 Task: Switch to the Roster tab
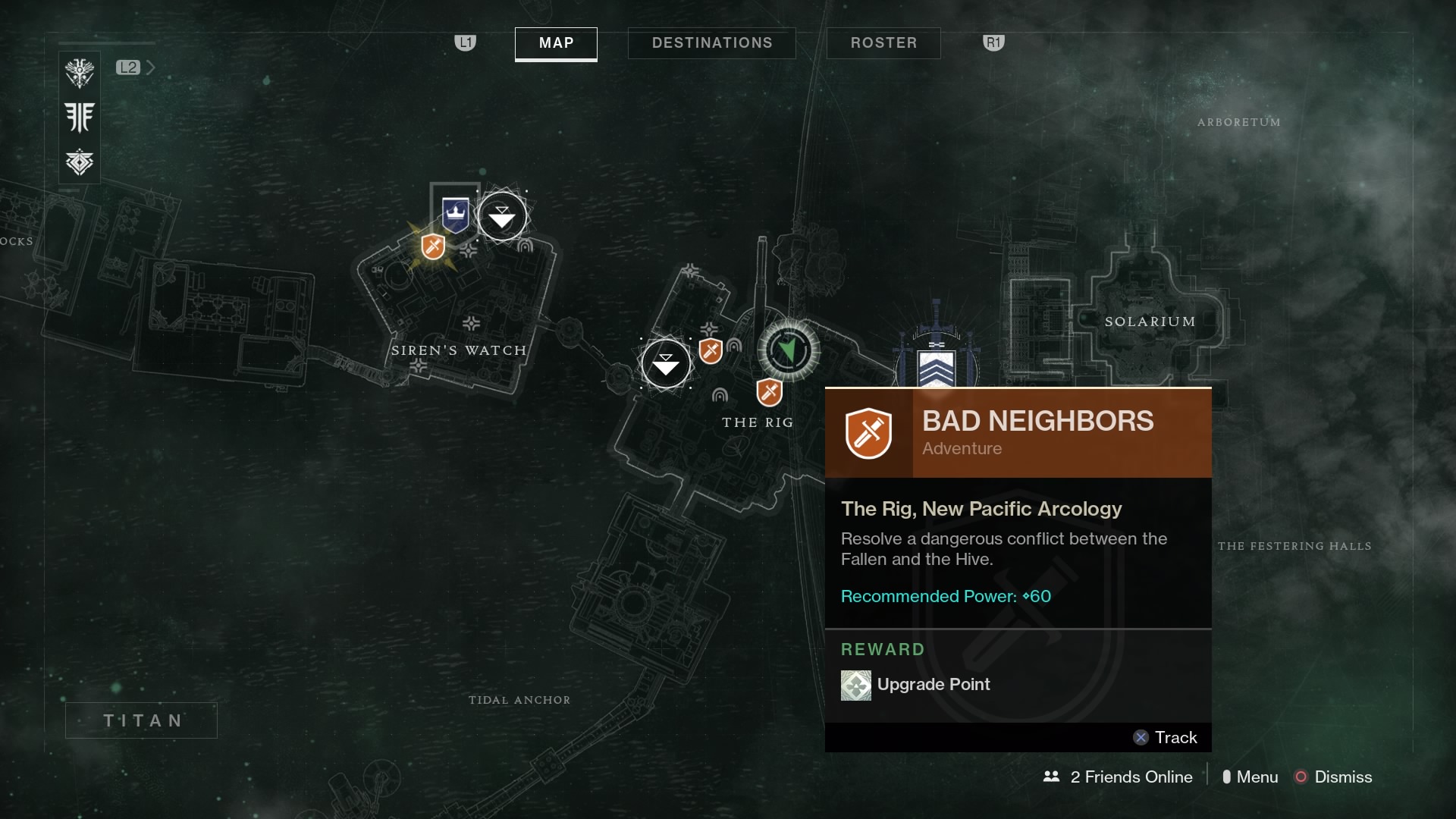point(883,43)
